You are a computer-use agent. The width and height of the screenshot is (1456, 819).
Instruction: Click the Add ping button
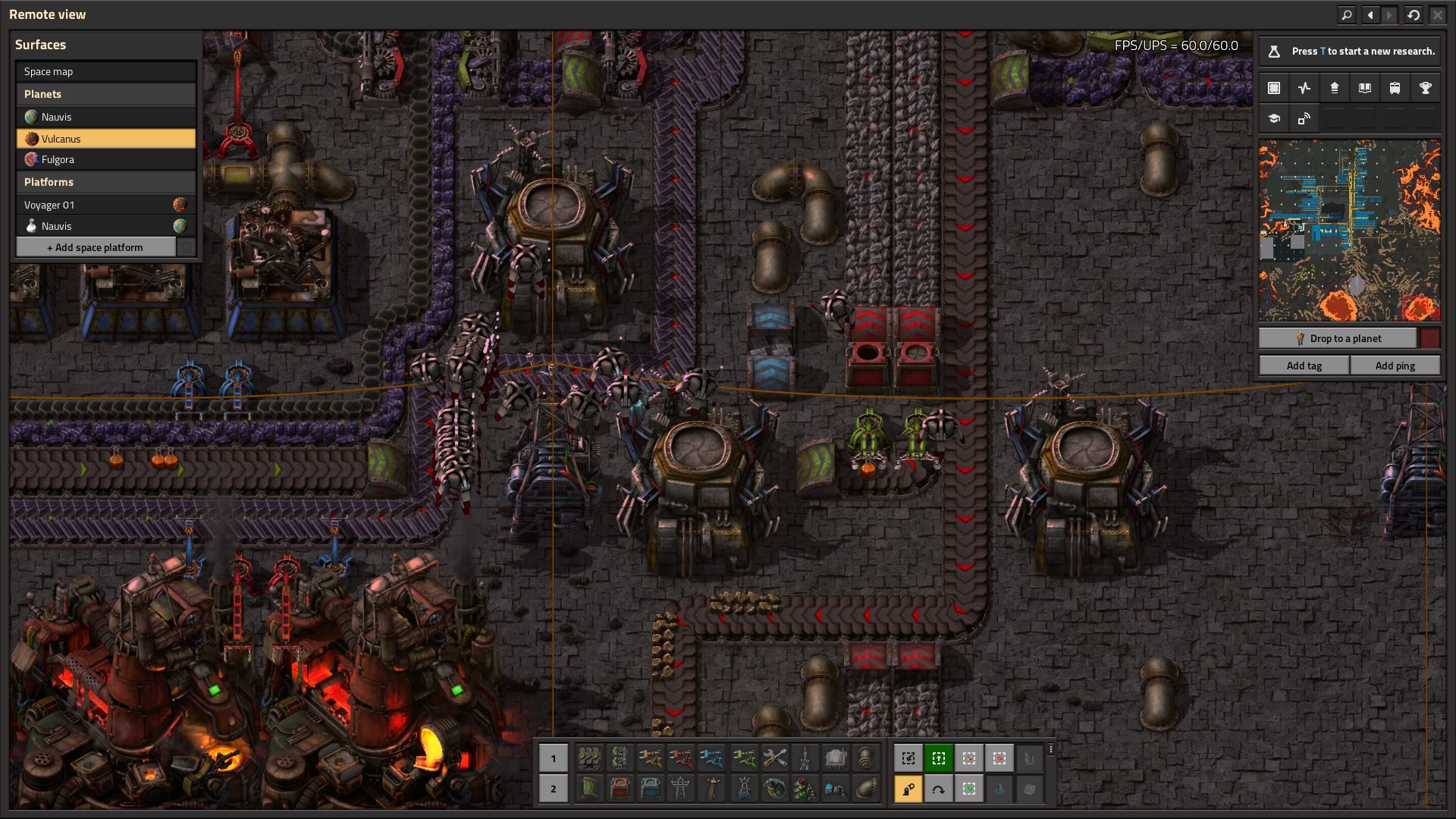pos(1395,366)
